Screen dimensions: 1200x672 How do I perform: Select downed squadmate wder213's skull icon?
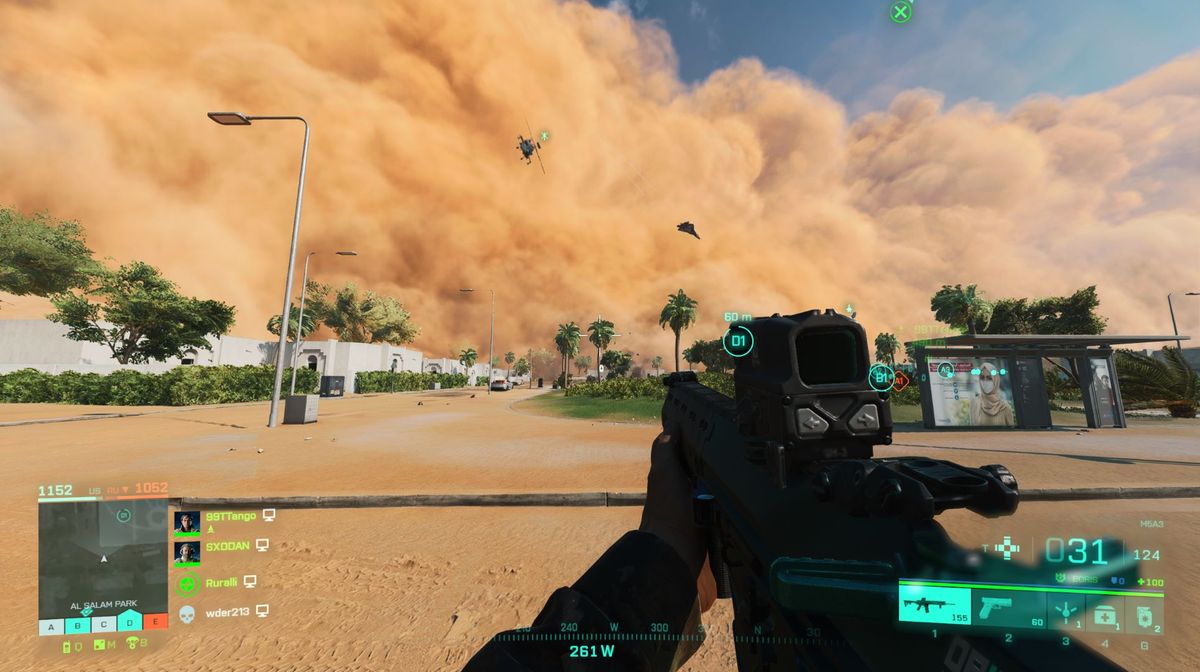[x=187, y=612]
